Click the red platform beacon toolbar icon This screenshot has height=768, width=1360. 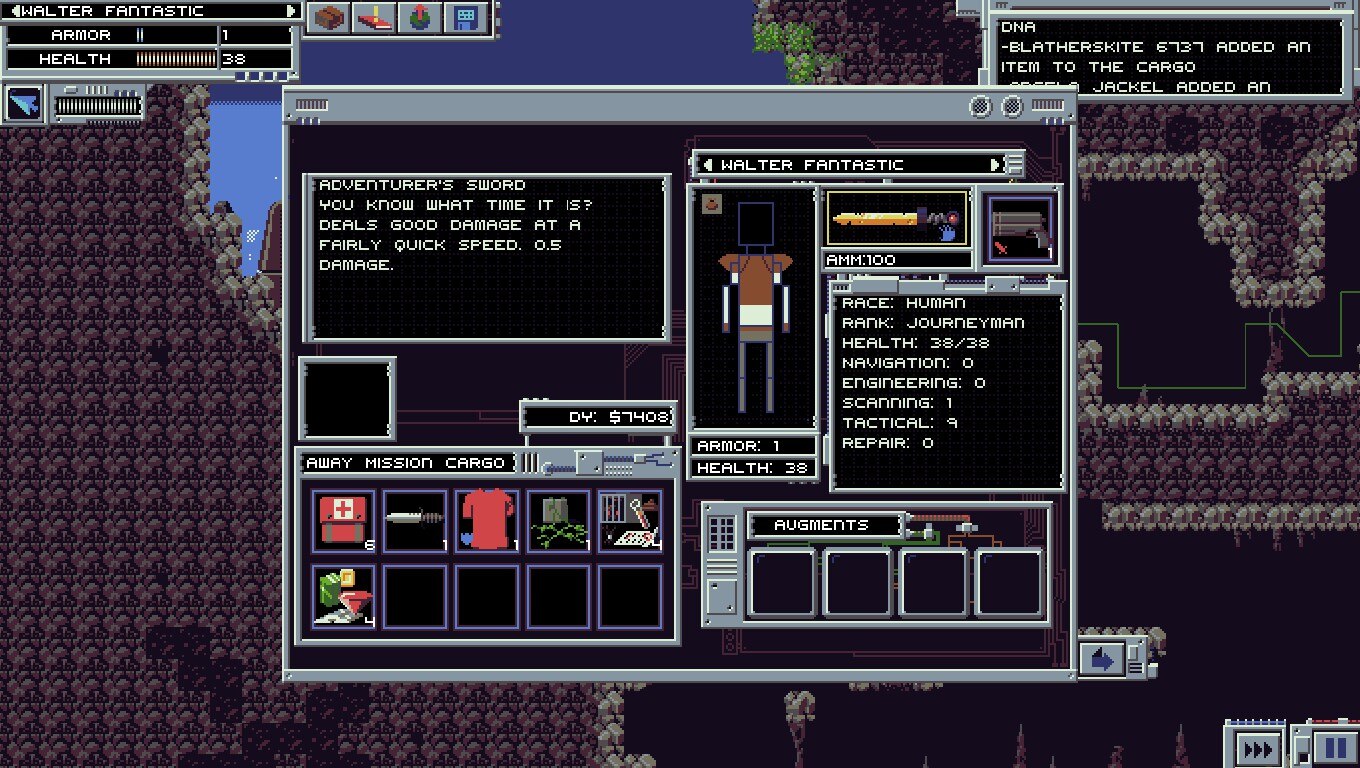[x=373, y=18]
